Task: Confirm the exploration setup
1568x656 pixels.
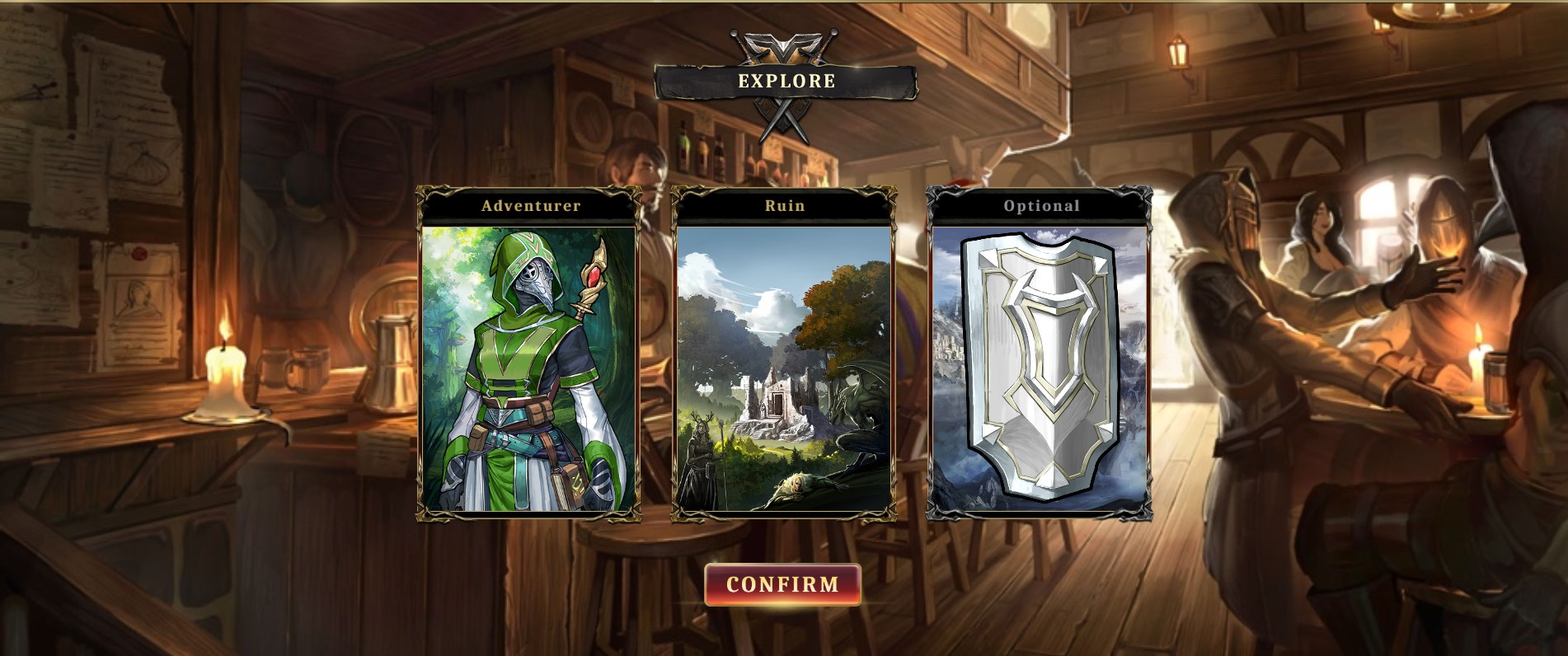Action: [x=782, y=584]
